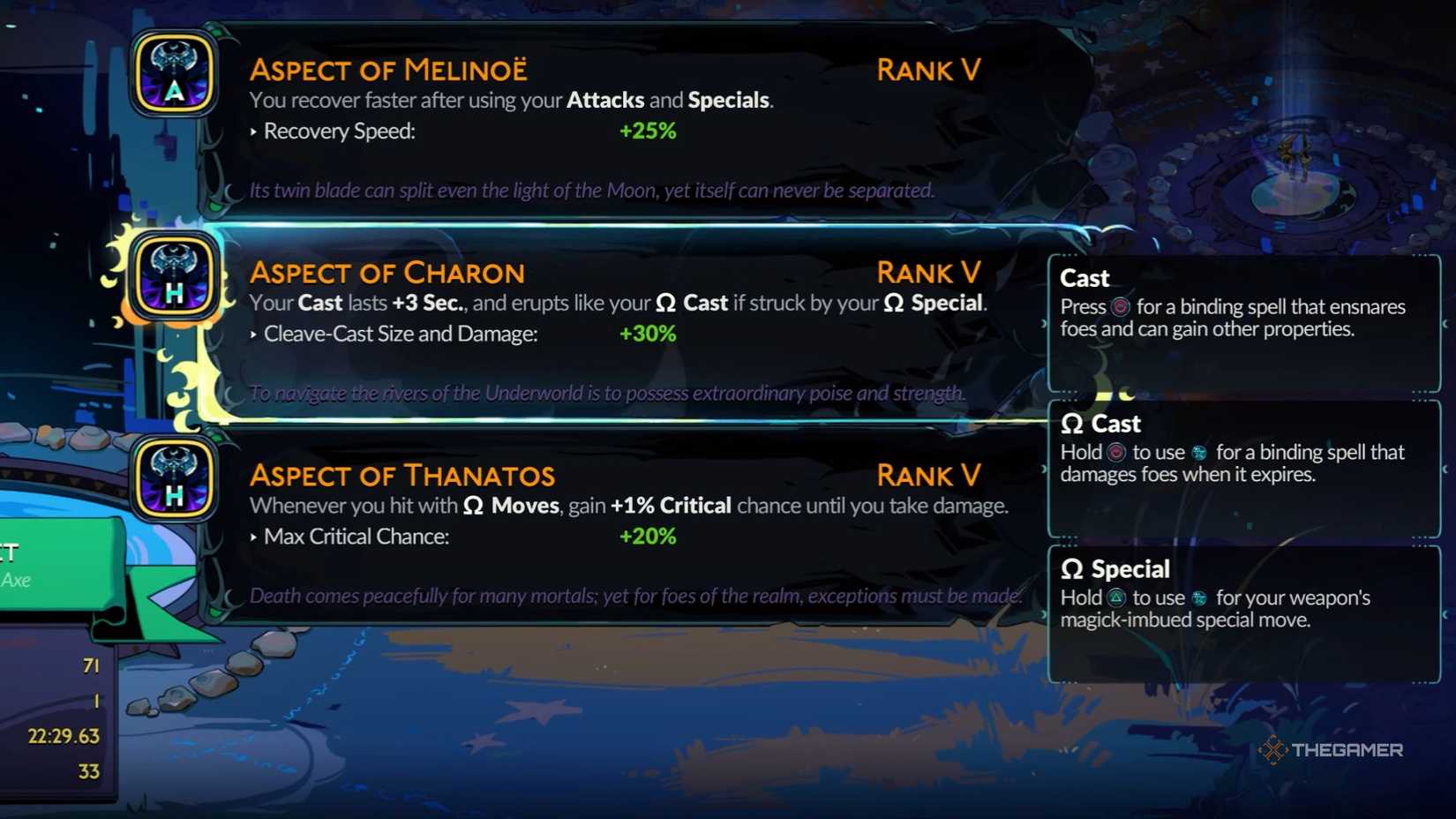Click the flaming Aspect of Charon icon
The height and width of the screenshot is (819, 1456).
[x=173, y=278]
